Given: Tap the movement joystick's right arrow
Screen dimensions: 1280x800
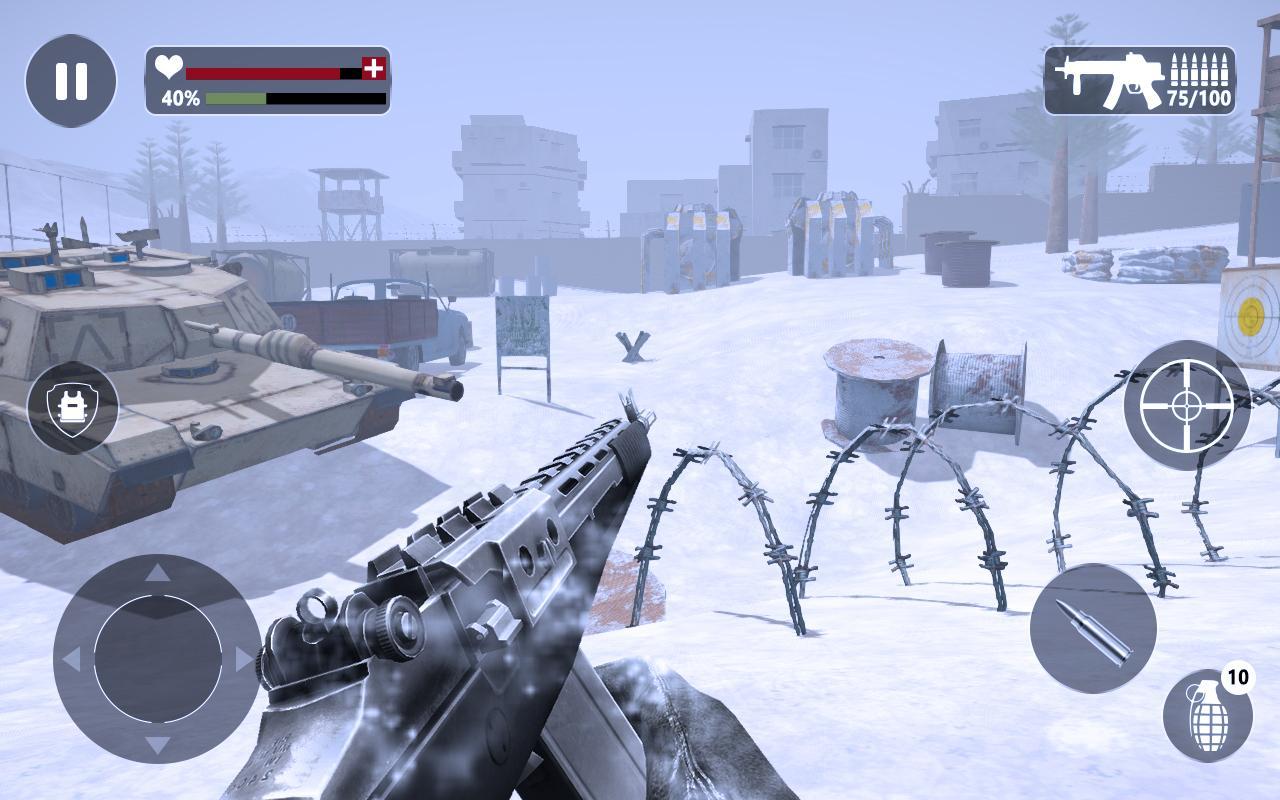Looking at the screenshot, I should point(244,659).
